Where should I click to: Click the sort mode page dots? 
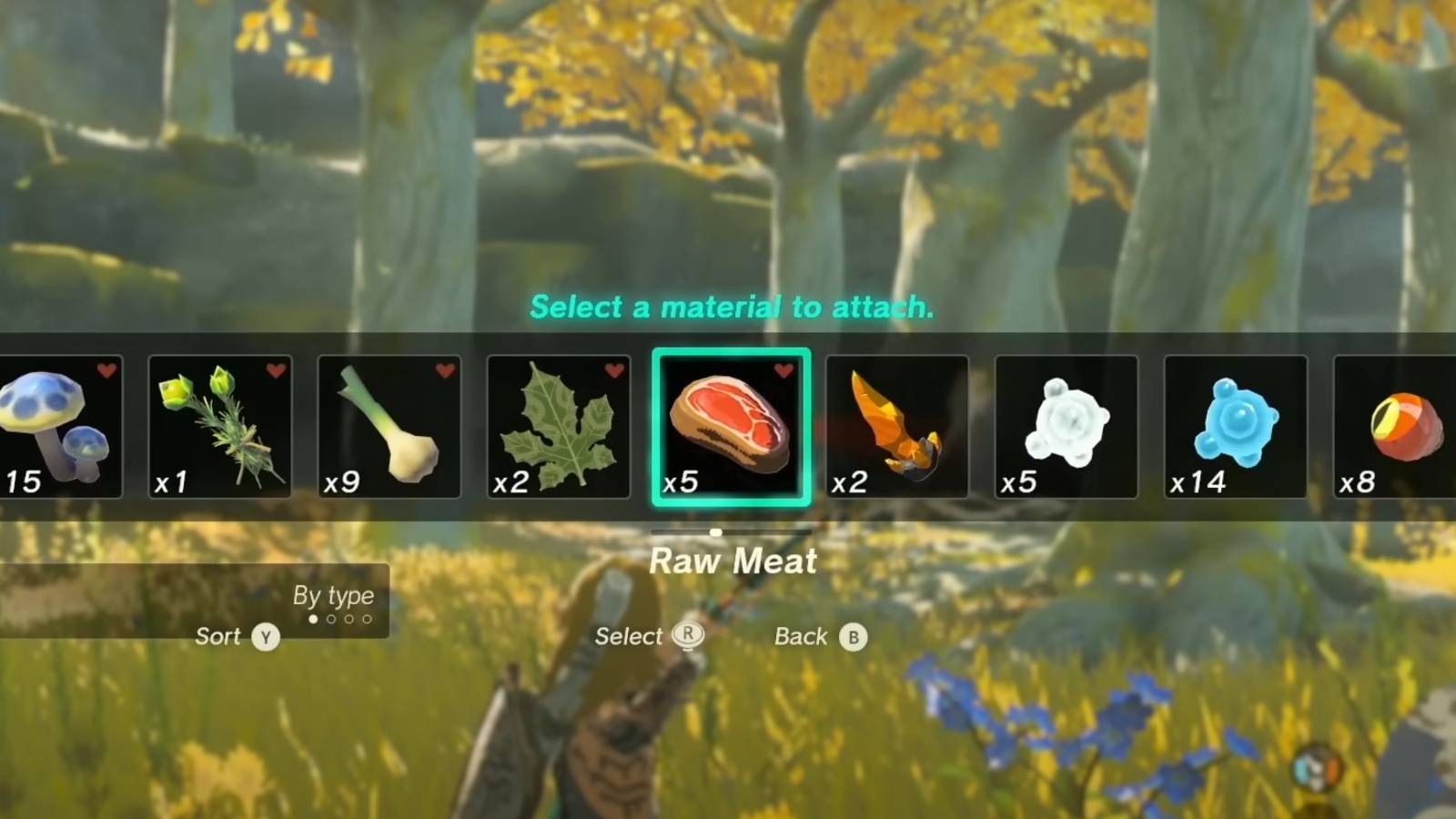coord(339,619)
